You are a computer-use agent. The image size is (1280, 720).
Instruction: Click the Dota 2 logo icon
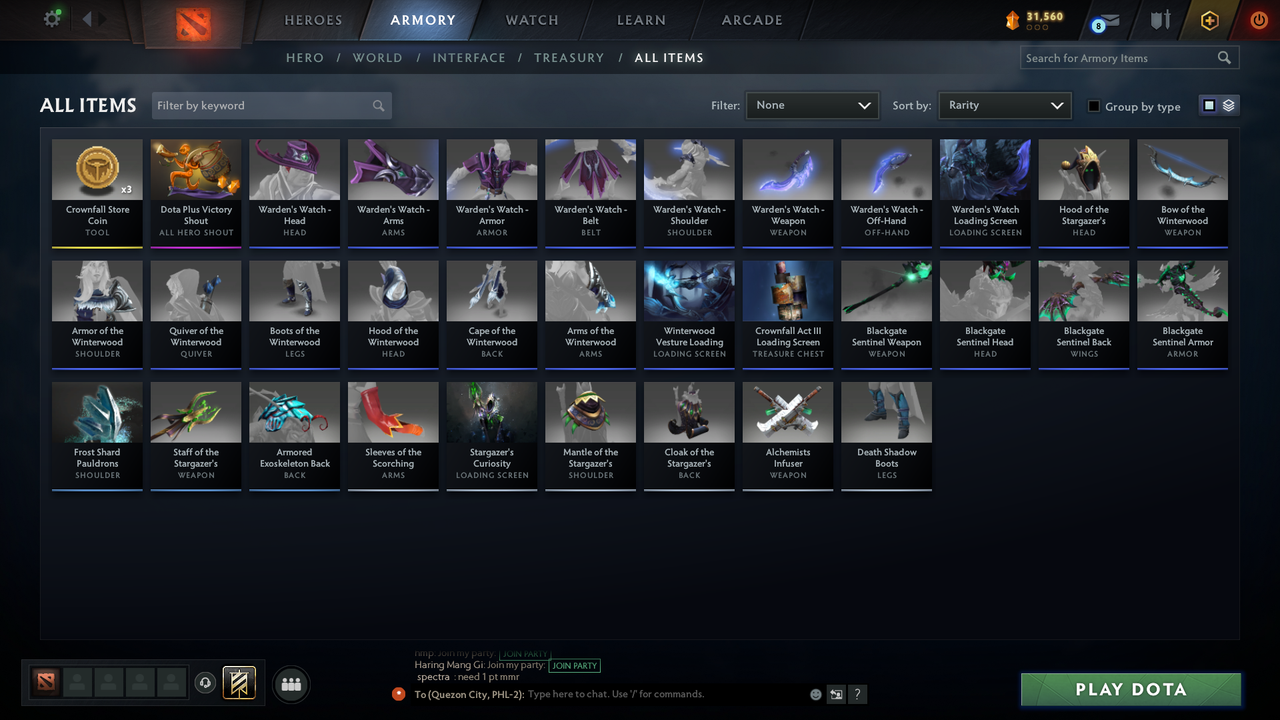point(194,25)
